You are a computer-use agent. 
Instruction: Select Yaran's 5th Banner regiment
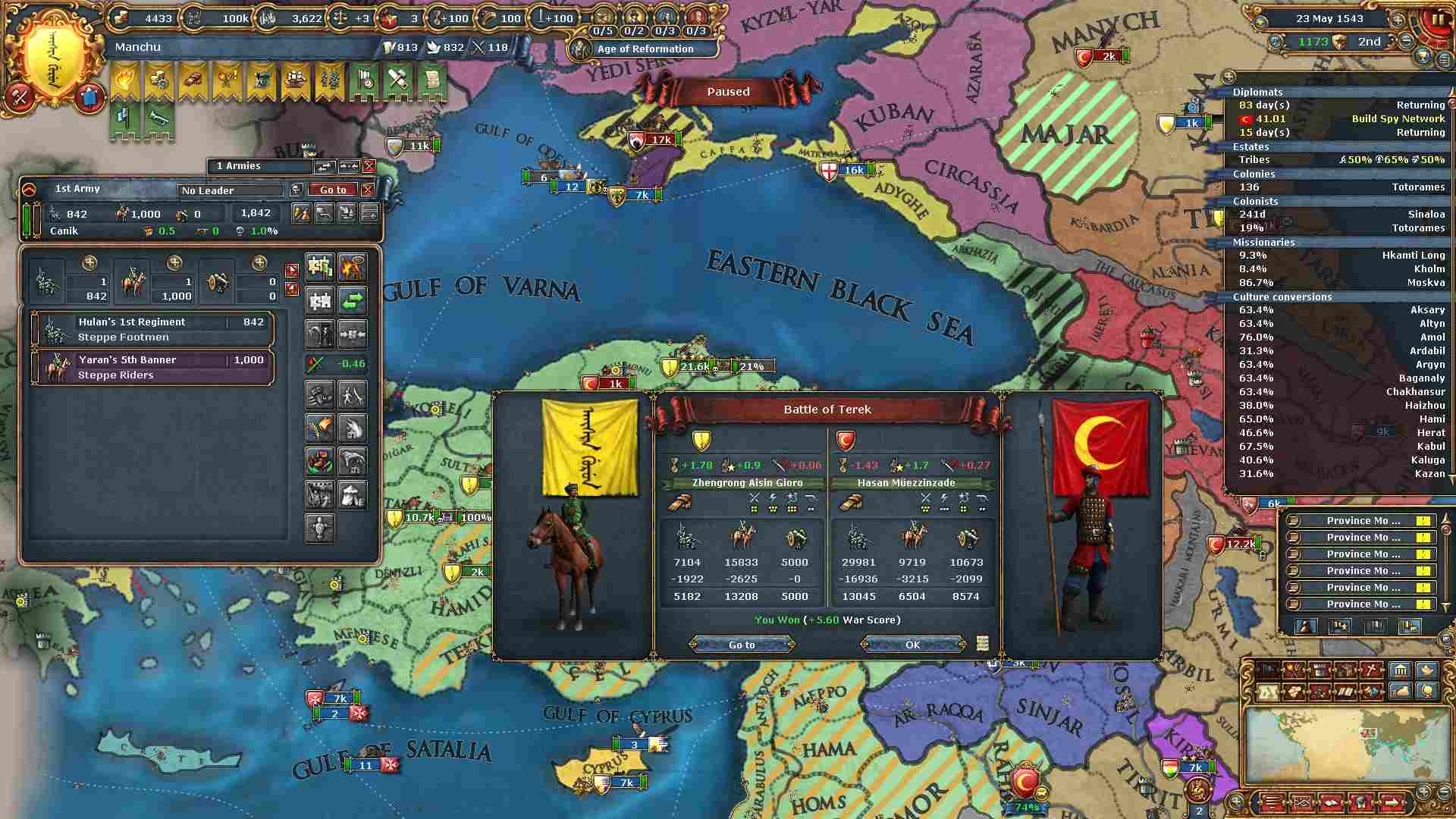152,367
